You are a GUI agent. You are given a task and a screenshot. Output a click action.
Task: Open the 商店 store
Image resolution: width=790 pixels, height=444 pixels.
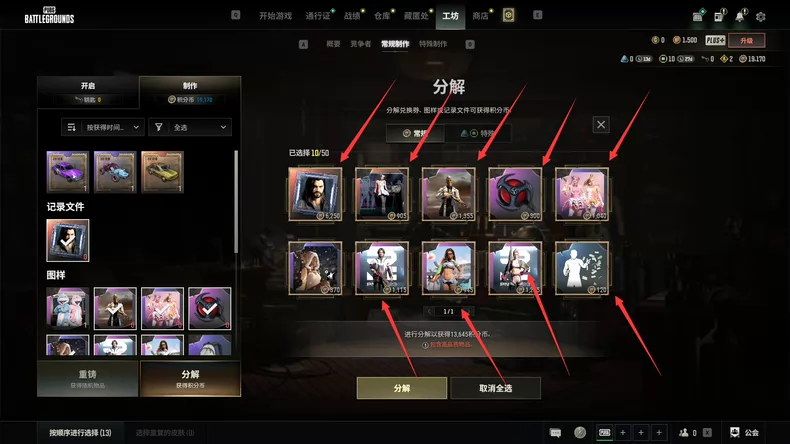(480, 16)
